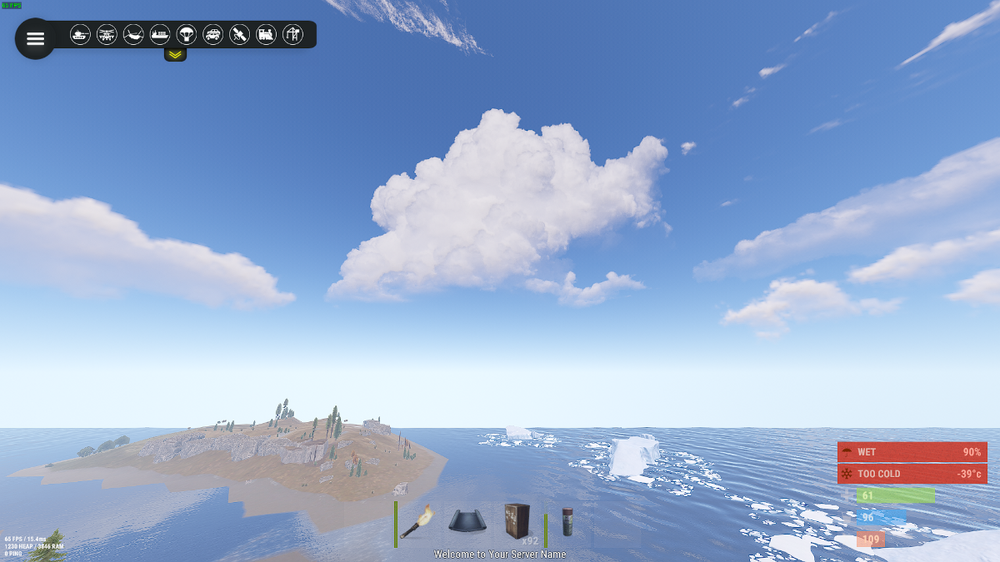The height and width of the screenshot is (562, 1000).
Task: Activate the parachute airdrop icon
Action: pyautogui.click(x=186, y=35)
